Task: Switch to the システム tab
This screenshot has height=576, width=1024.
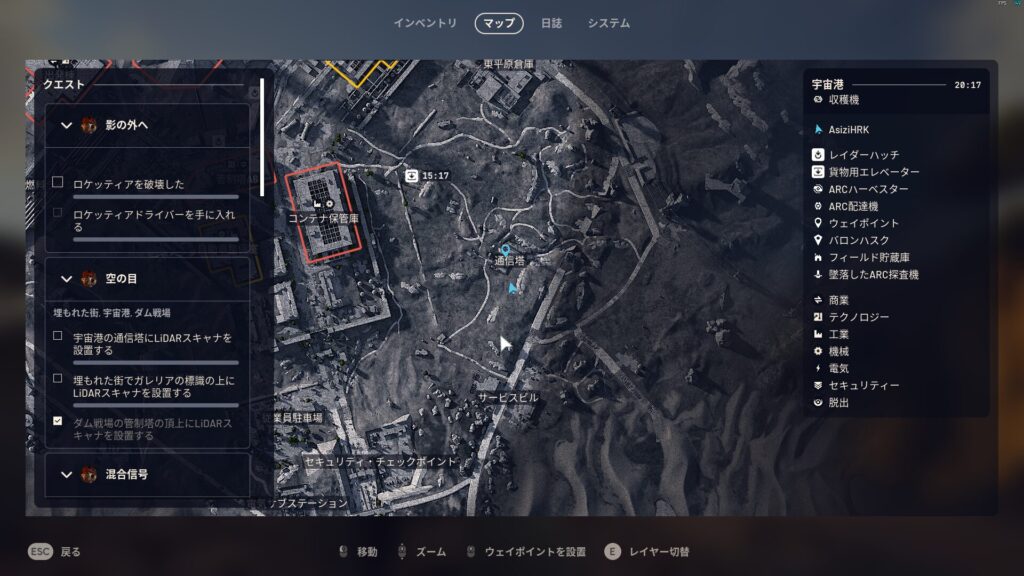Action: coord(608,23)
